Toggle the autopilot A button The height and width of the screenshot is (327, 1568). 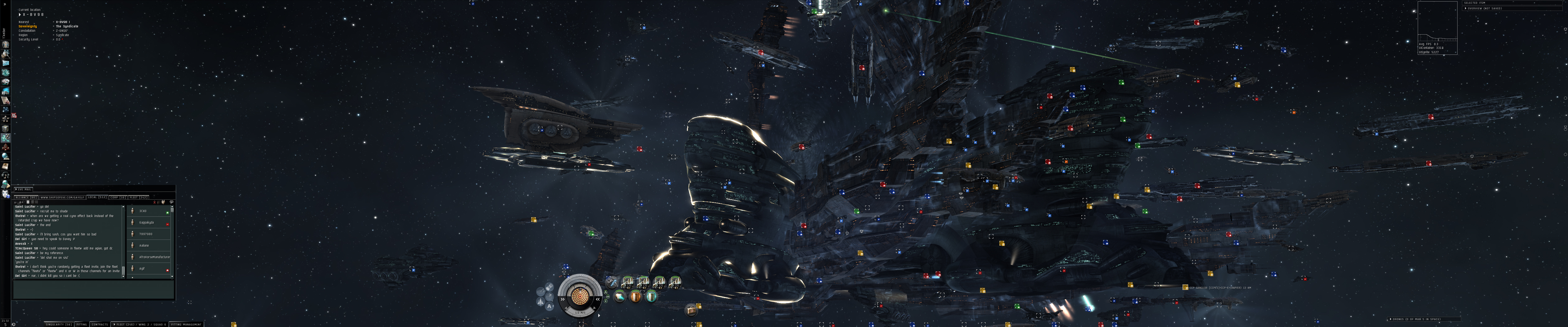pos(550,307)
